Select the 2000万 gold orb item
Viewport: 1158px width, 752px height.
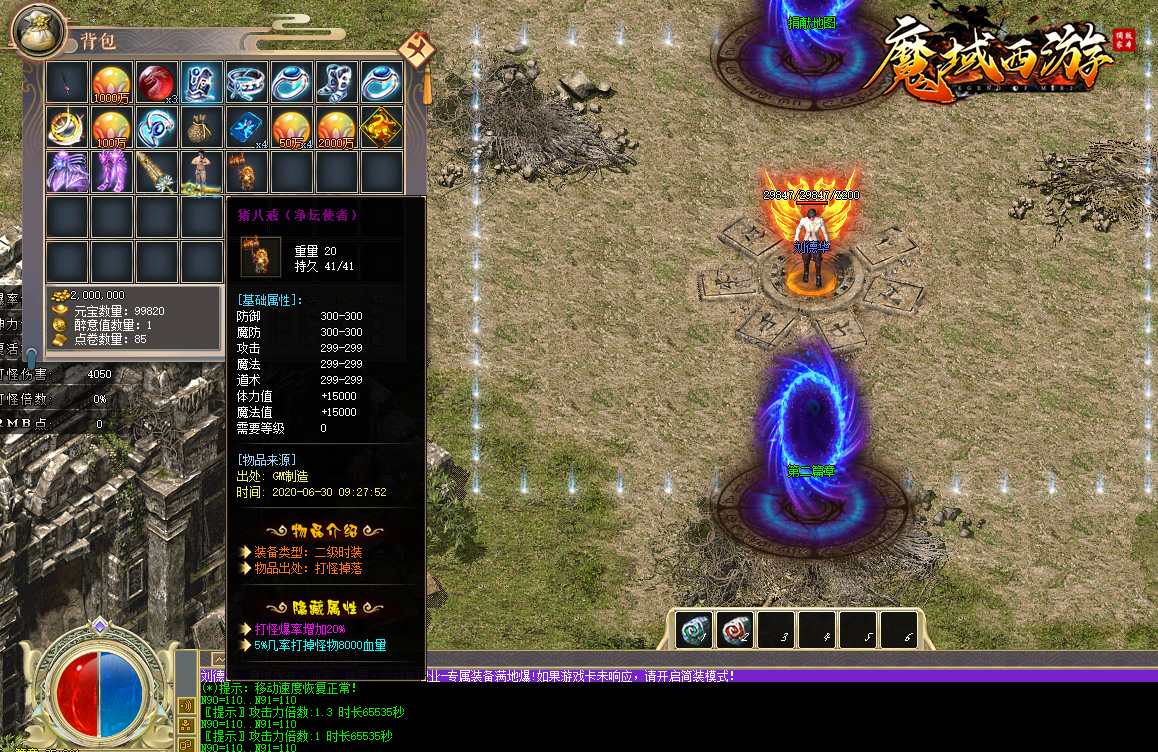point(336,127)
